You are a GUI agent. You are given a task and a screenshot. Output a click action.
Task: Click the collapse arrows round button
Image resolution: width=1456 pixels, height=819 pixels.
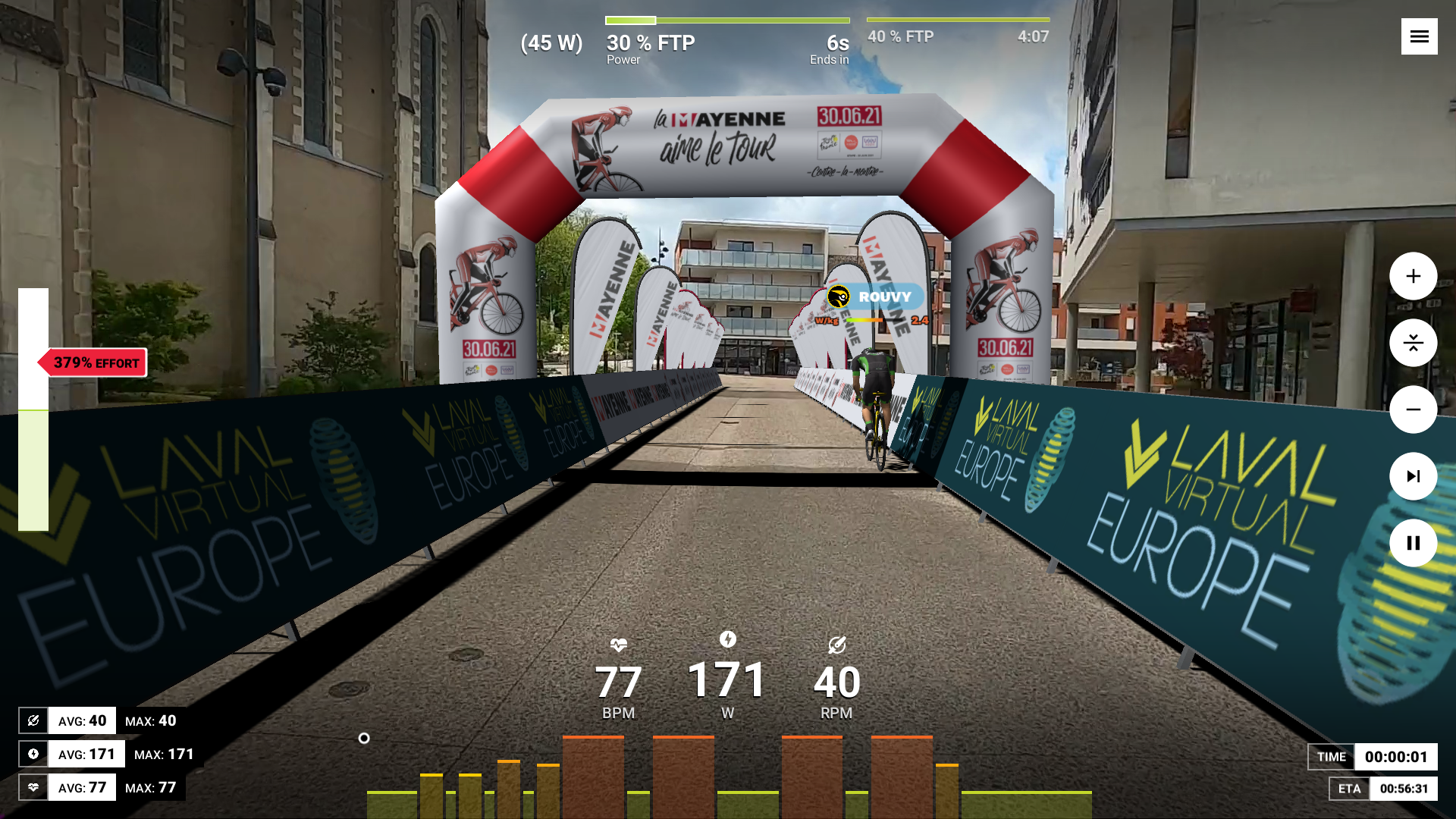tap(1413, 343)
